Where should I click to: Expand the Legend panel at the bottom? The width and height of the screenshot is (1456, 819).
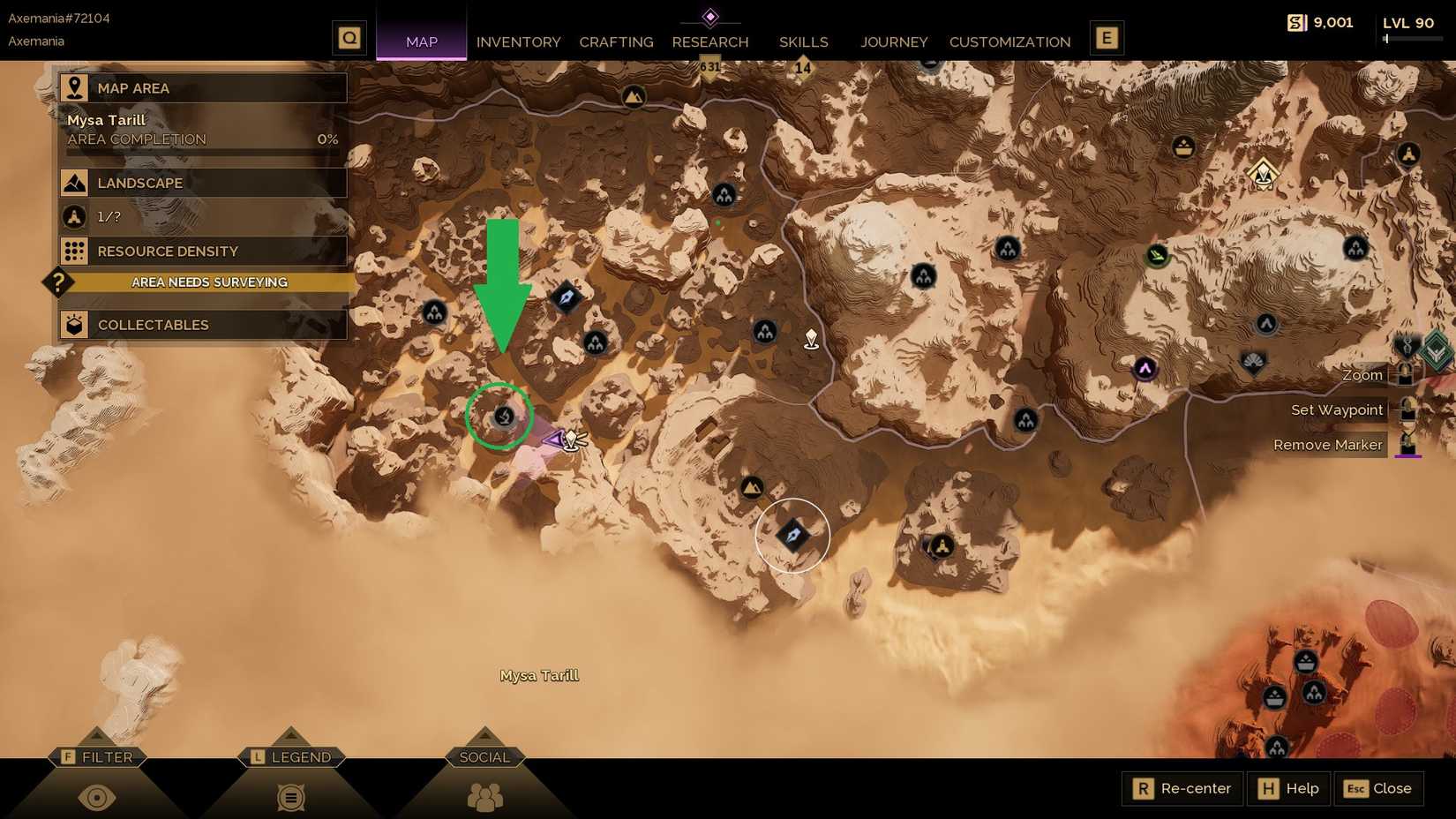291,757
